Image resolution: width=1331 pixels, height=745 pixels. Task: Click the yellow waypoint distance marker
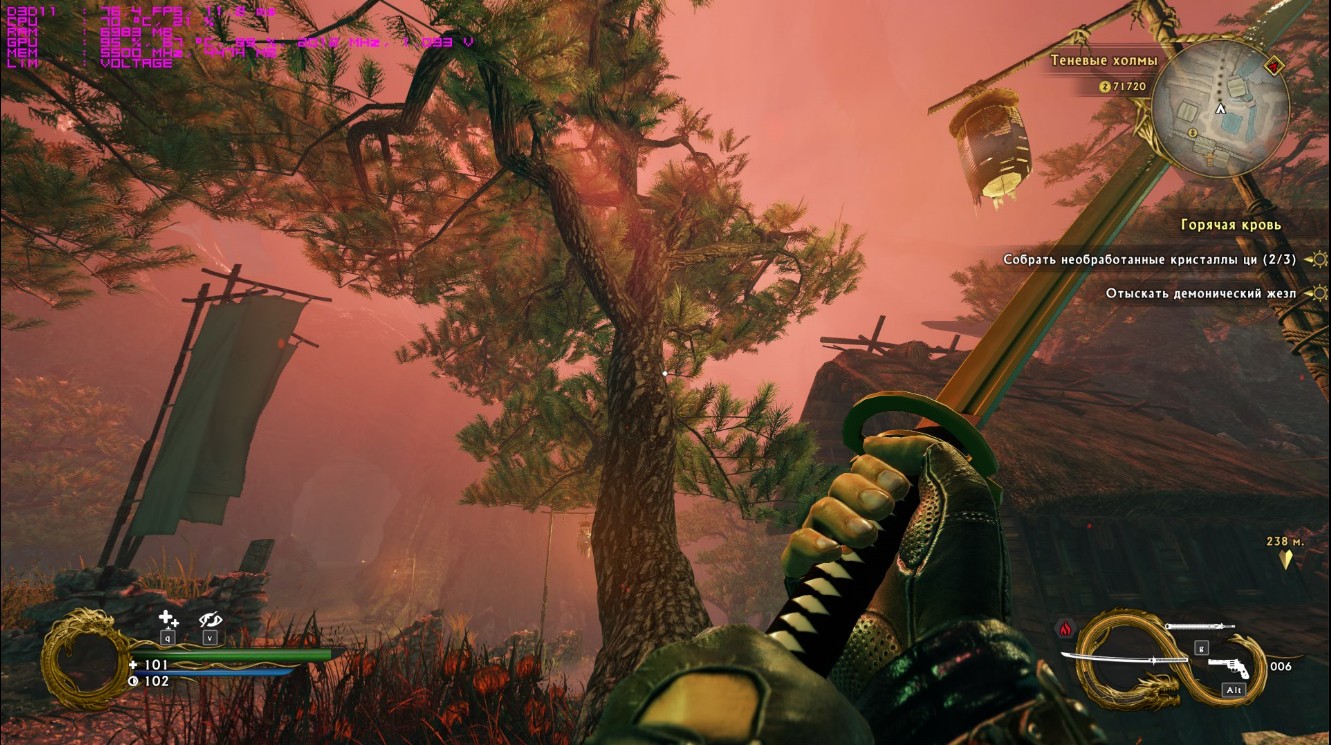point(1286,560)
